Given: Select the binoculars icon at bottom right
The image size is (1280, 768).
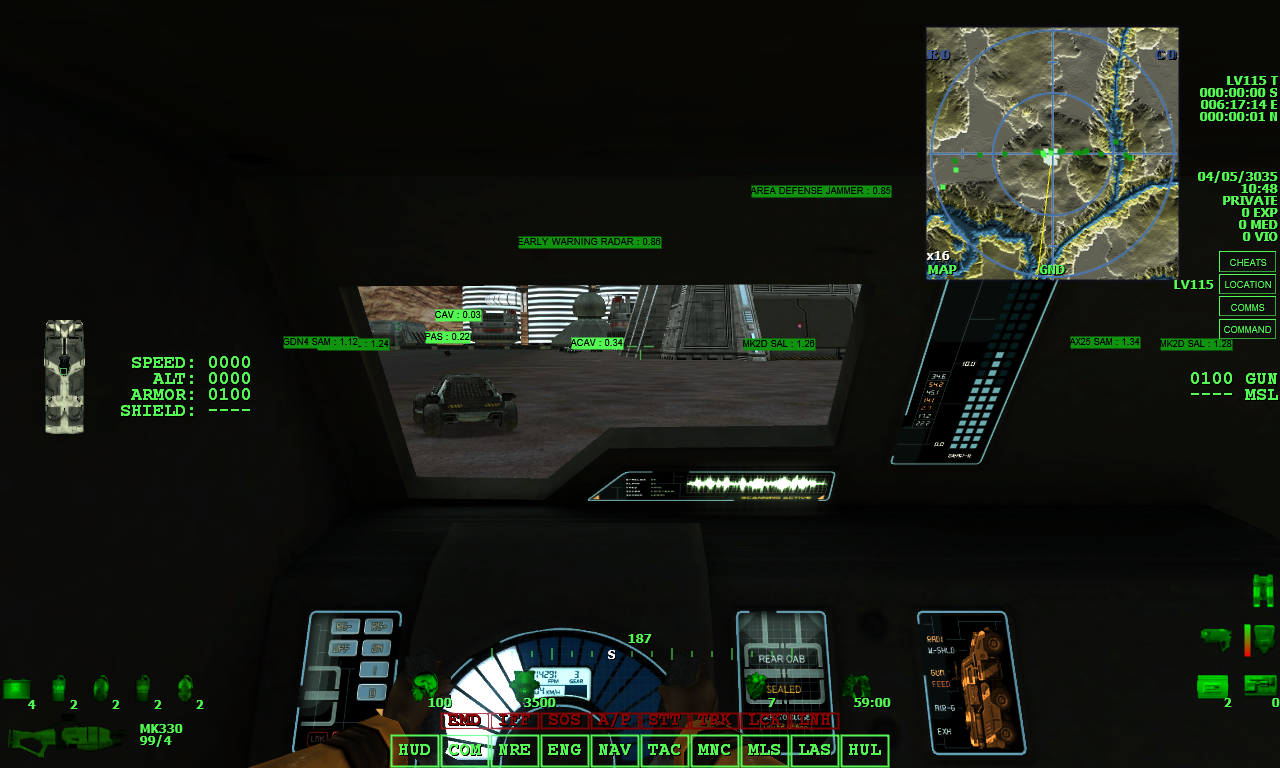Looking at the screenshot, I should click(1262, 589).
